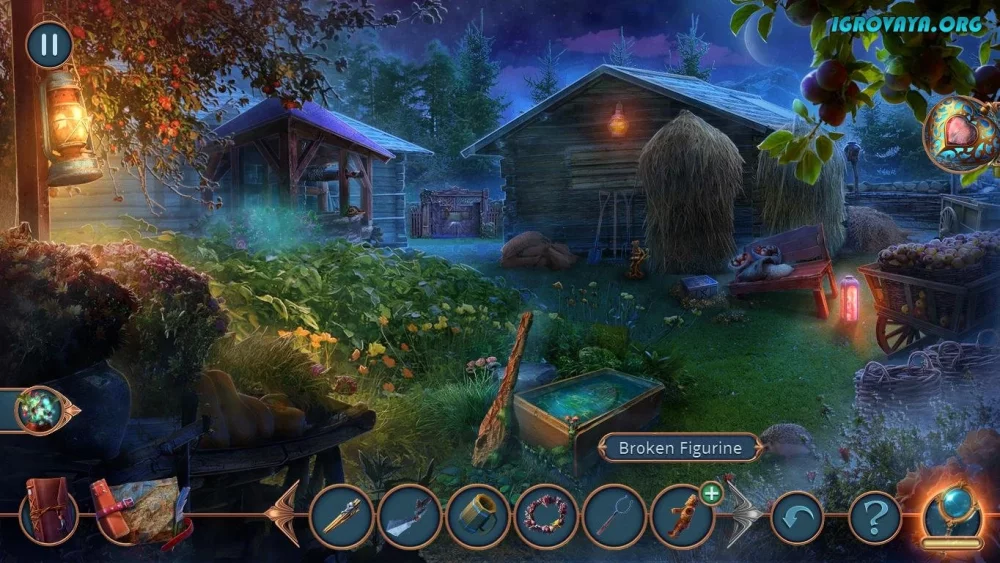Image resolution: width=1000 pixels, height=563 pixels.
Task: Open the heart amulet on the right edge
Action: point(958,133)
